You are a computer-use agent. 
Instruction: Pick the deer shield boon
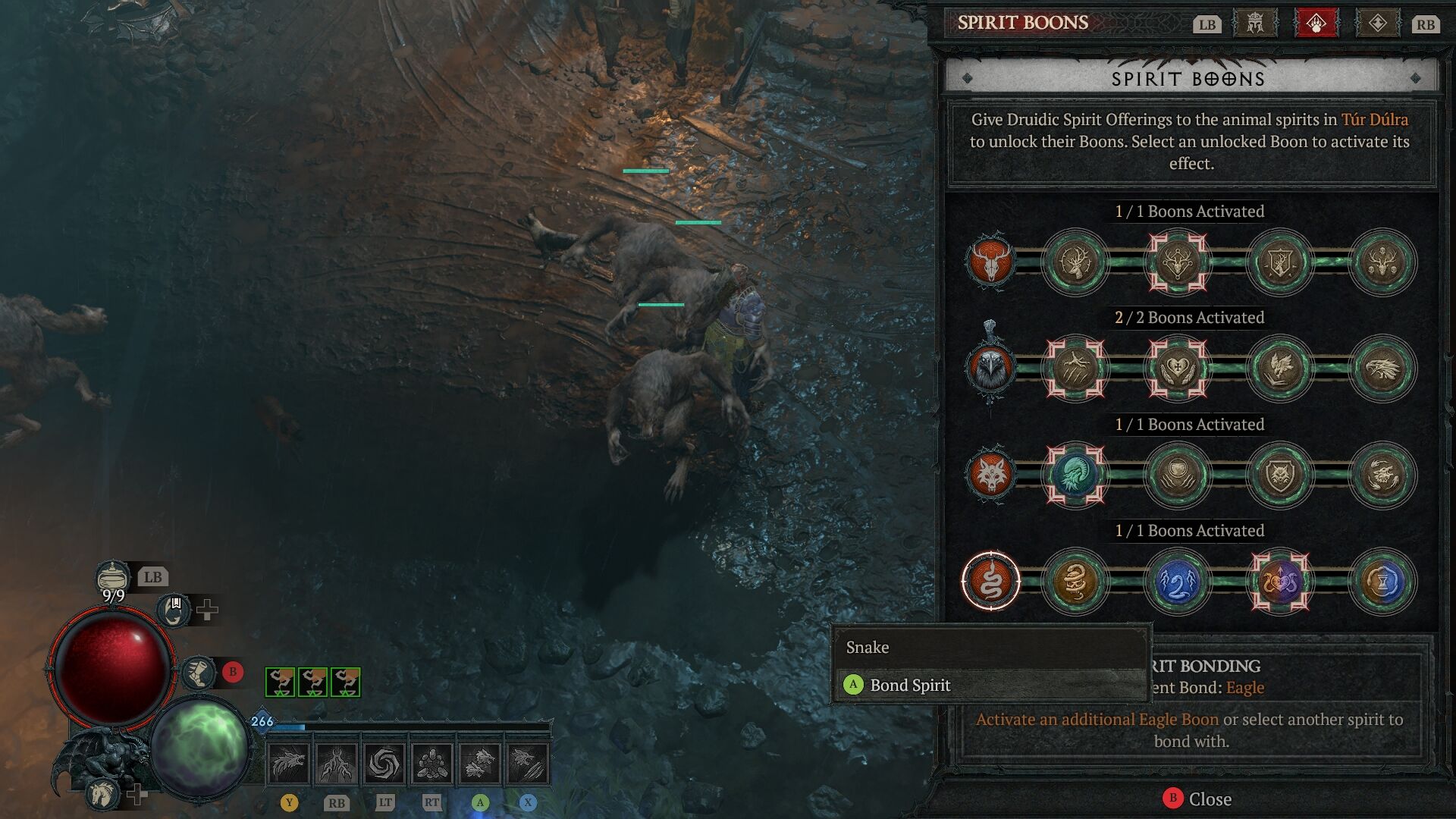[x=1280, y=262]
